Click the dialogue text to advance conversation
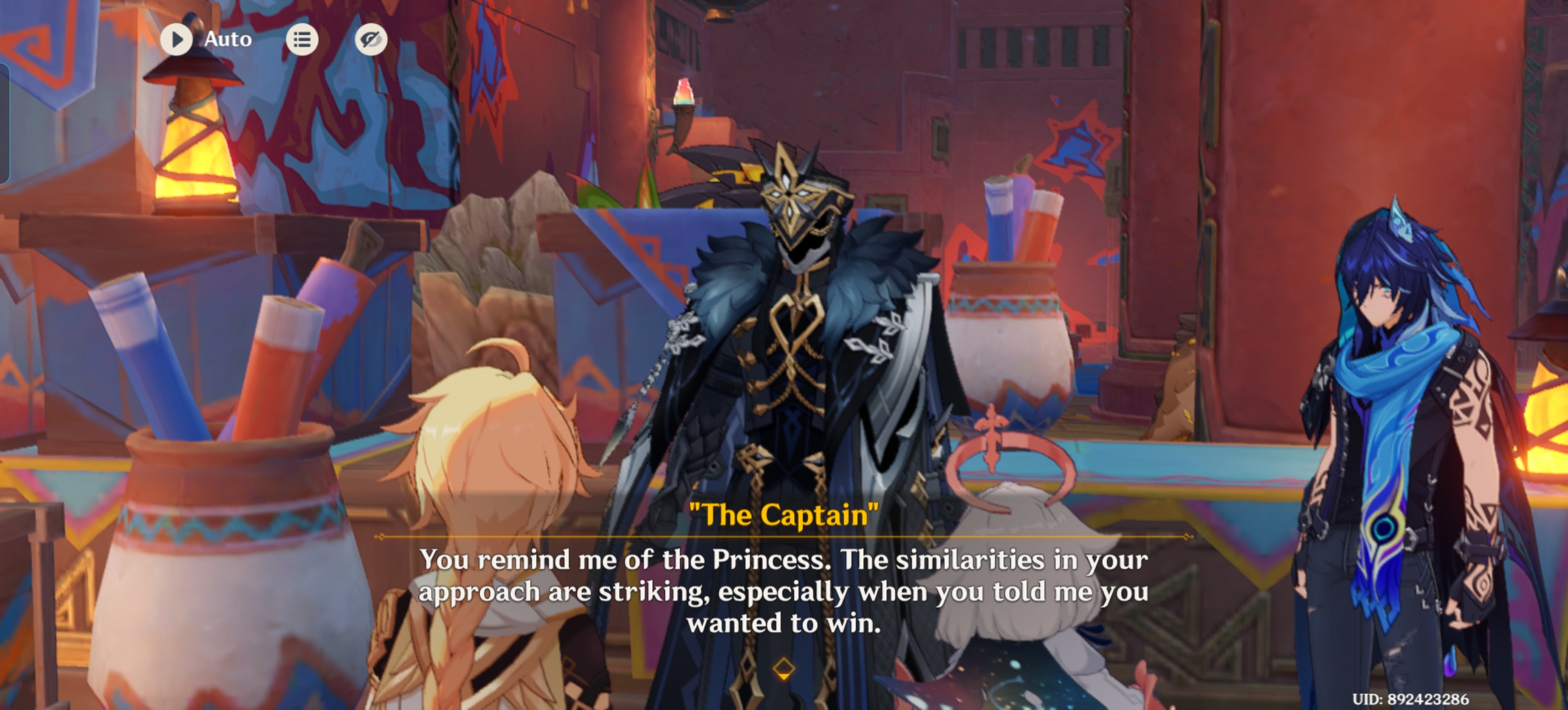Image resolution: width=1568 pixels, height=710 pixels. coord(784,590)
